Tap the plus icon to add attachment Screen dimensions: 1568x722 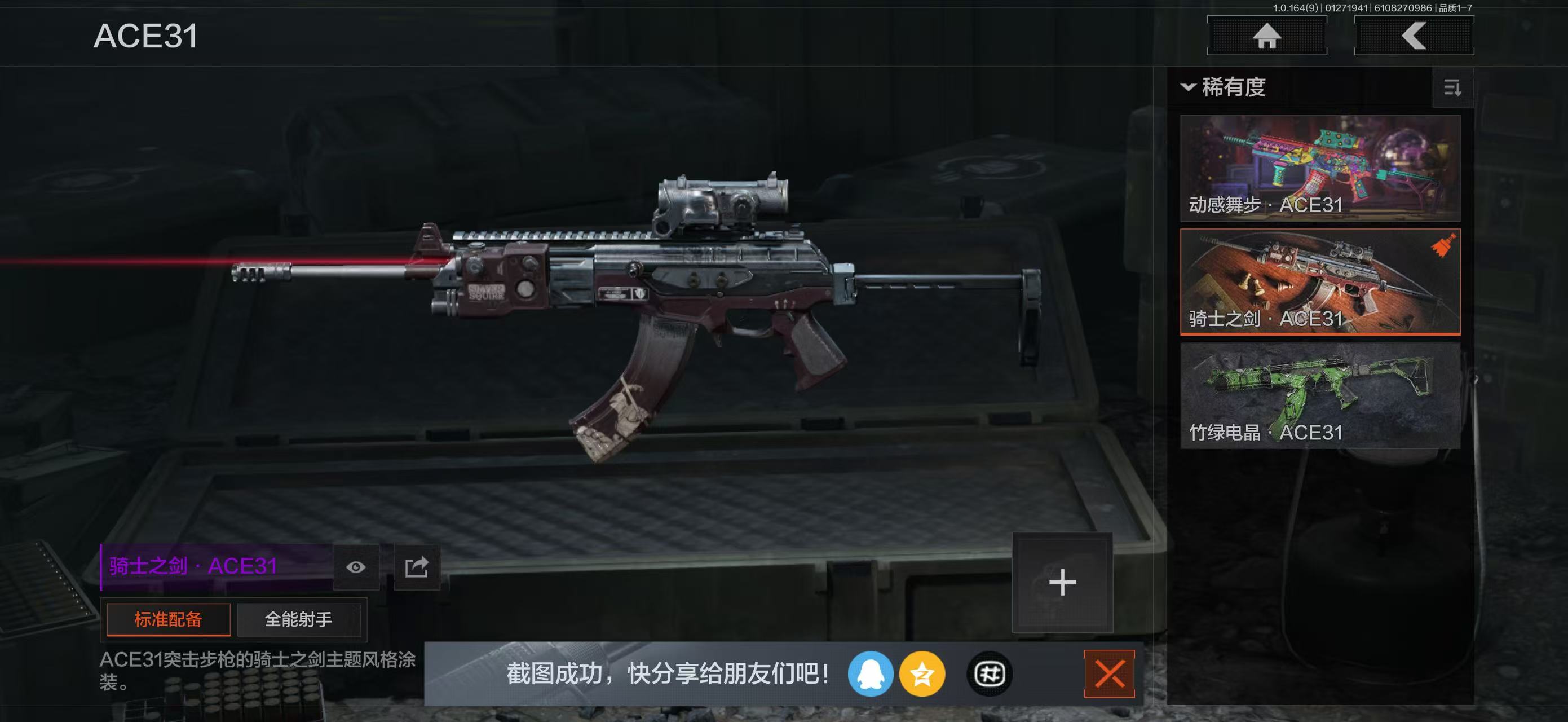click(x=1062, y=583)
